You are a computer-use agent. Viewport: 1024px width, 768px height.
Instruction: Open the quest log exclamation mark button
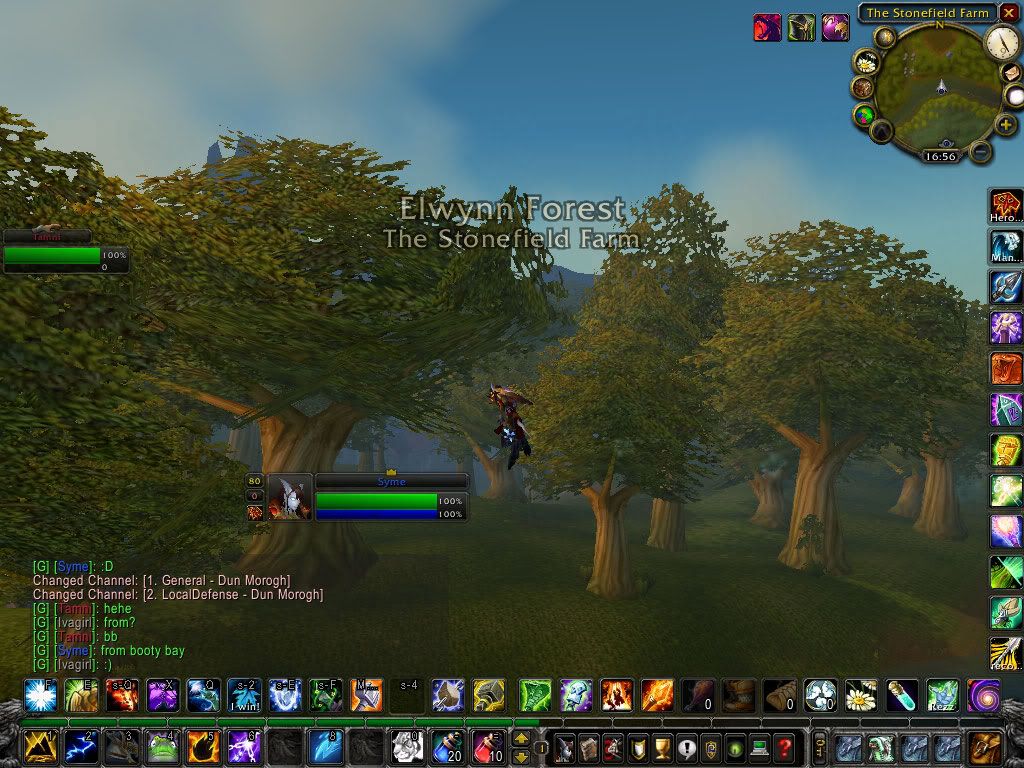pos(686,747)
